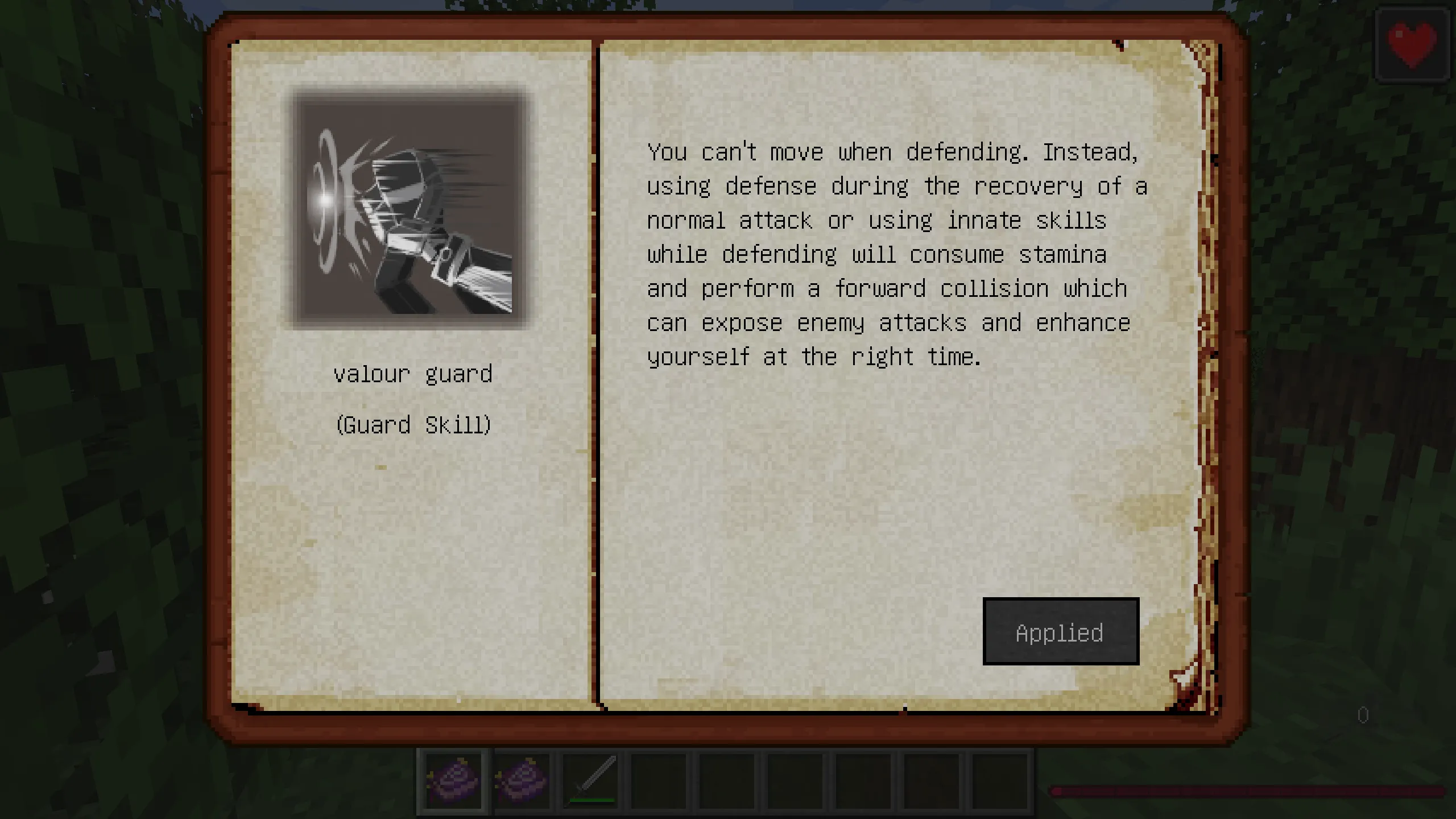This screenshot has height=819, width=1456.
Task: Click the red heart health icon
Action: pyautogui.click(x=1412, y=44)
